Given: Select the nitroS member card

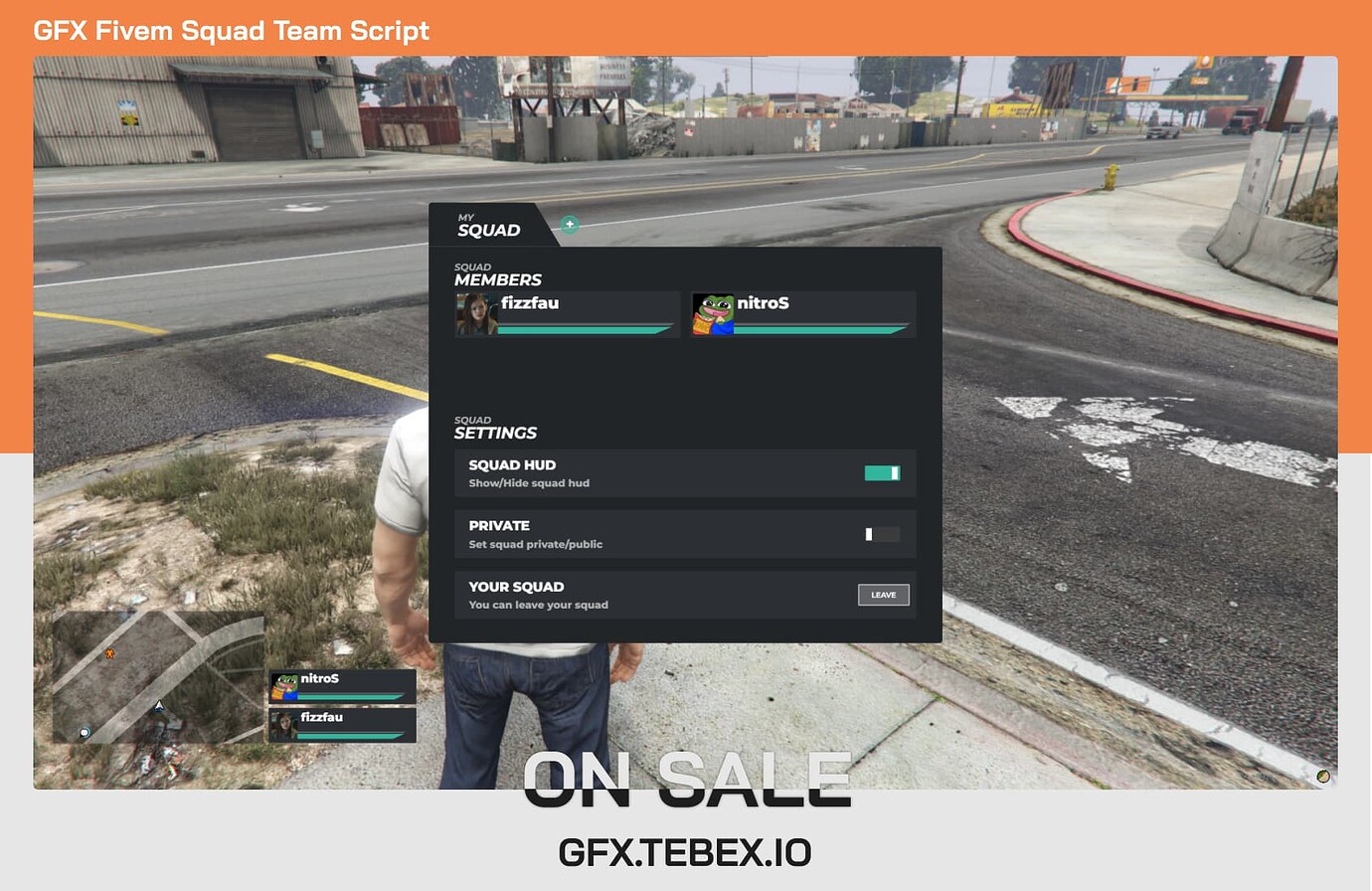Looking at the screenshot, I should (802, 313).
